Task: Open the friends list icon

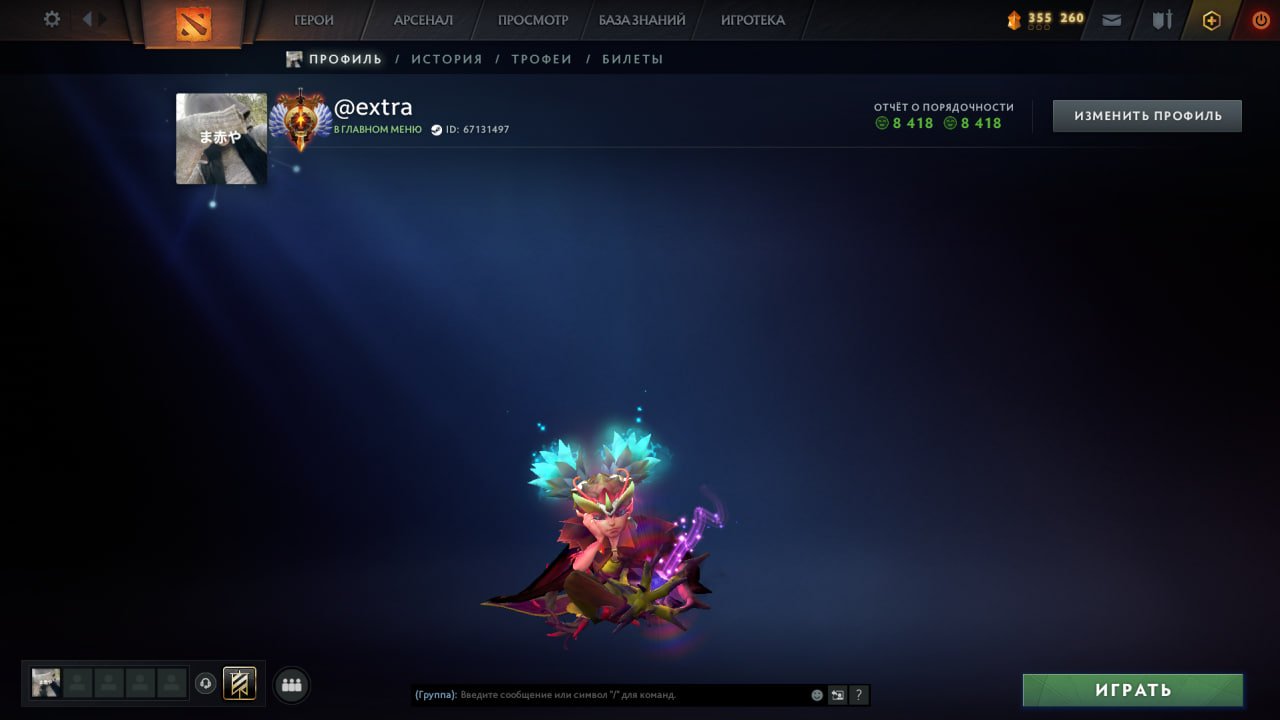Action: tap(291, 684)
